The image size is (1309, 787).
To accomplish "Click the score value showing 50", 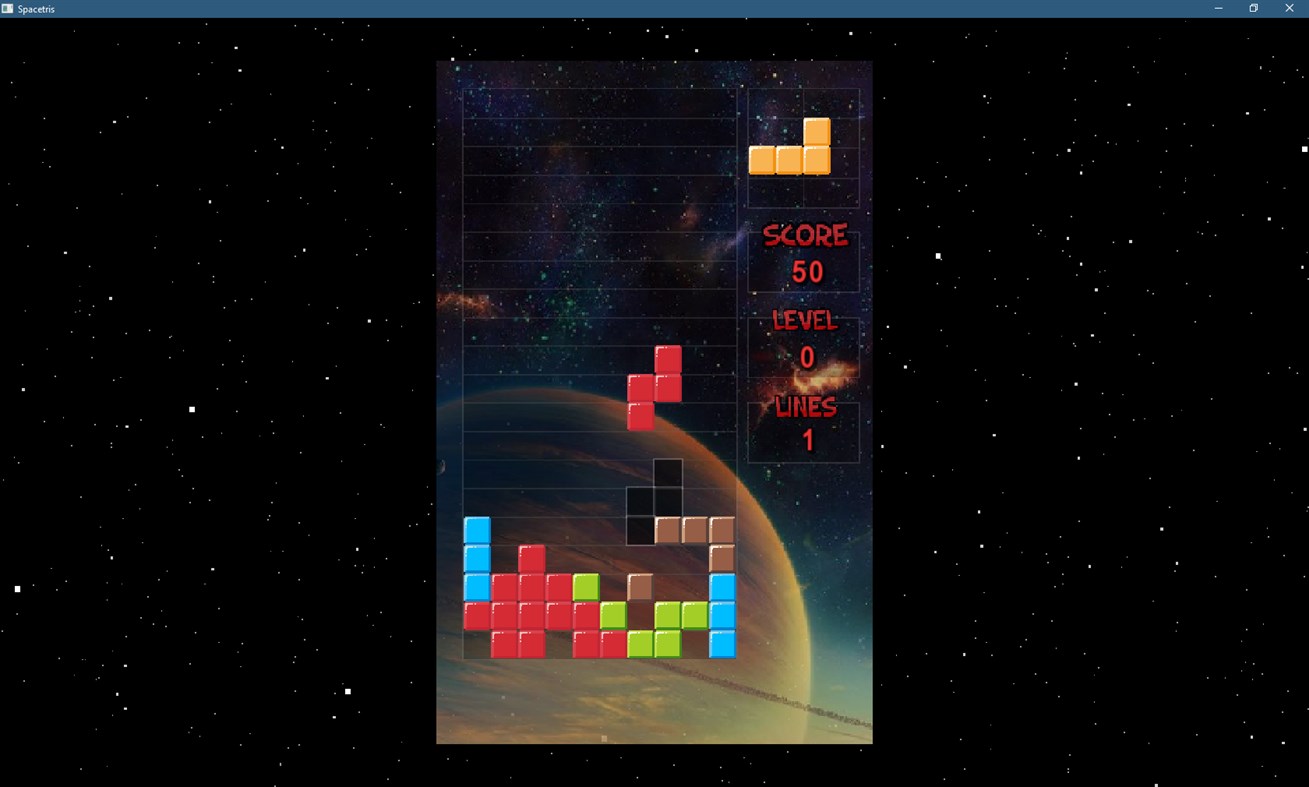I will [x=806, y=272].
